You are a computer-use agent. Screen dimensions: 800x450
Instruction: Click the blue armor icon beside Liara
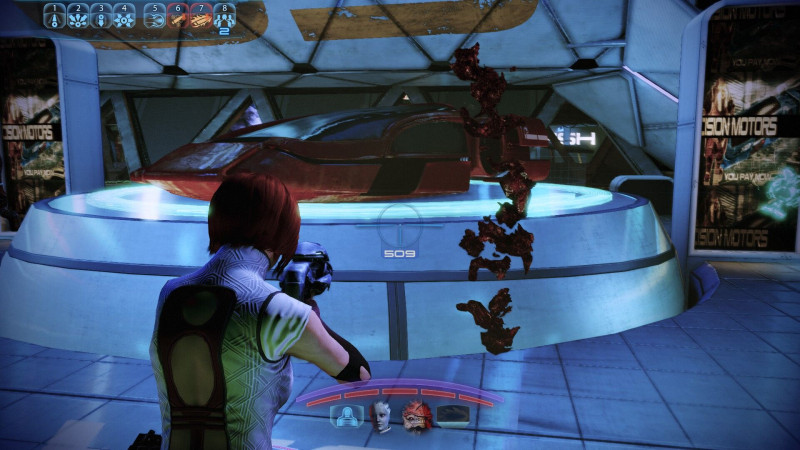coord(347,416)
